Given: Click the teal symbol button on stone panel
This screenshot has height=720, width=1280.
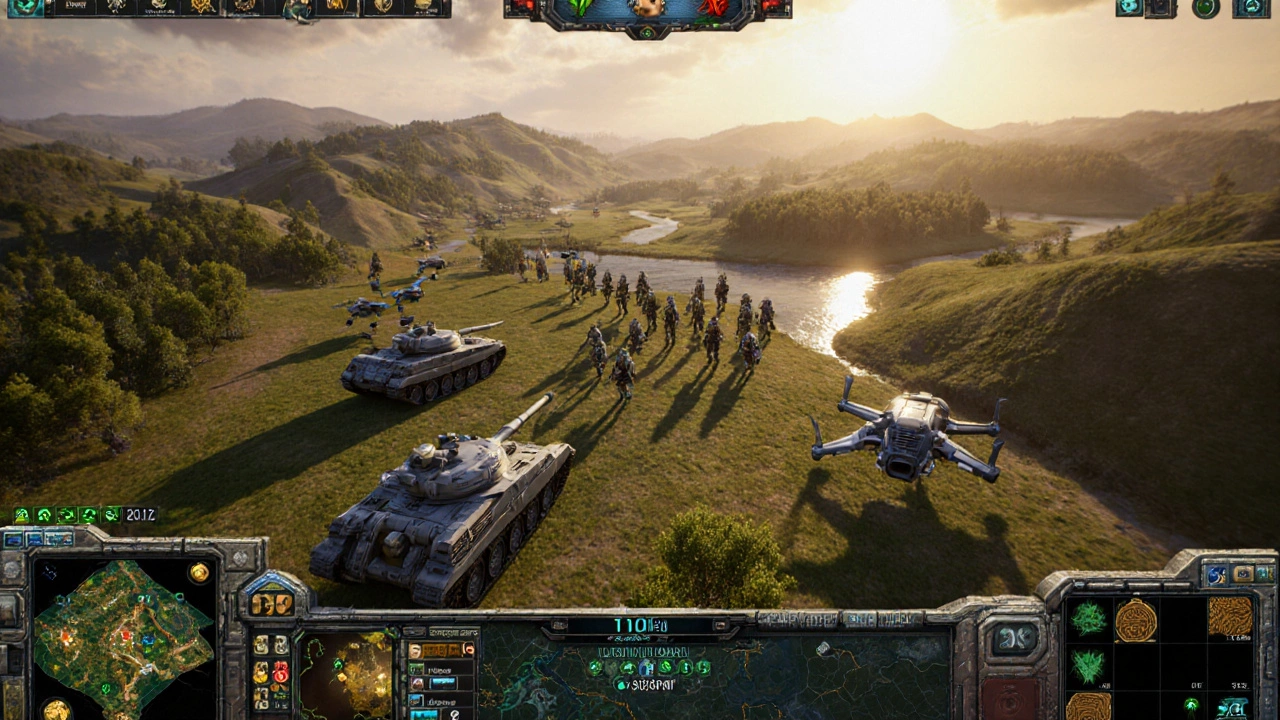Looking at the screenshot, I should point(1014,639).
